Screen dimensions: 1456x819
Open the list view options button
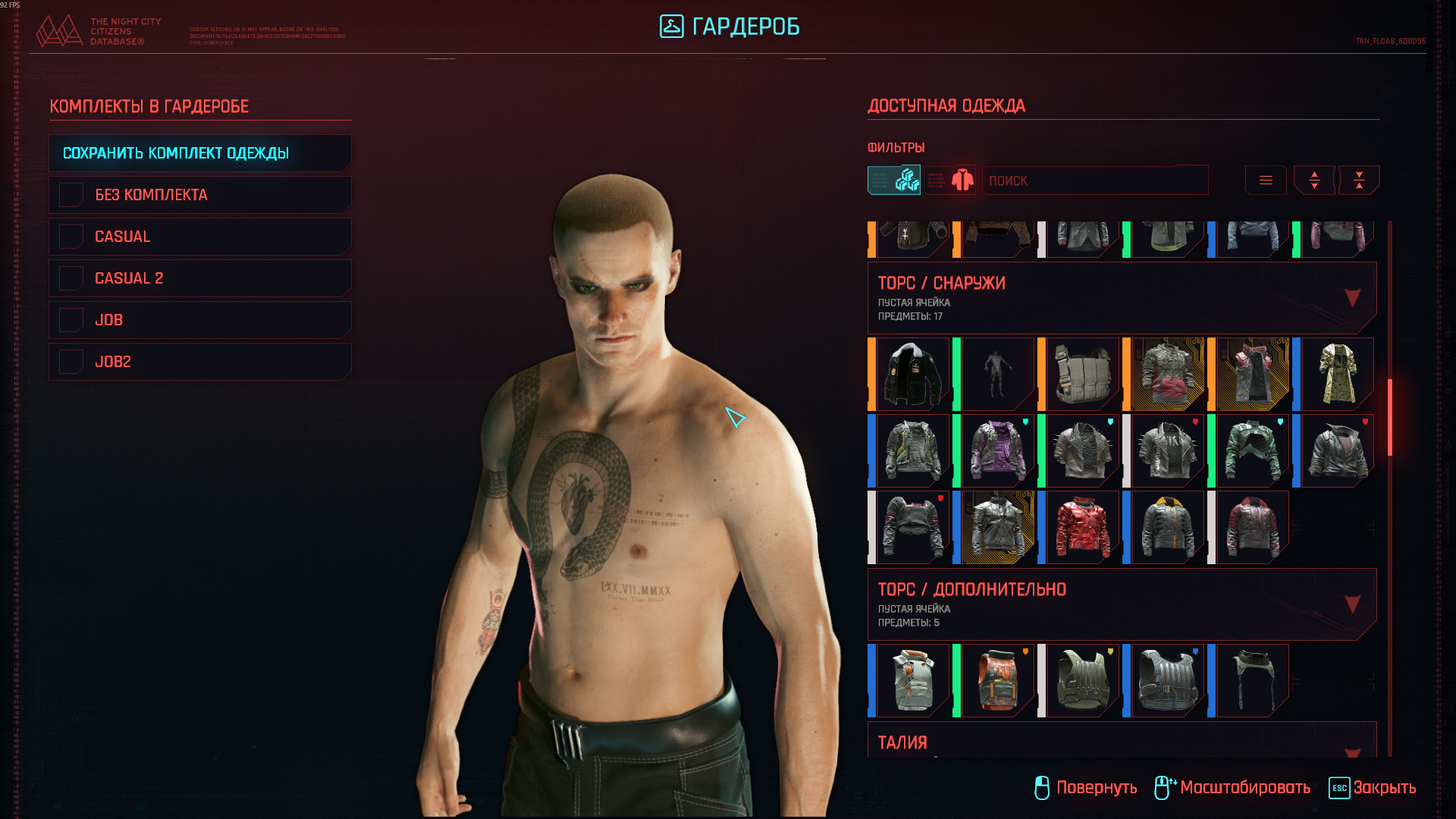[1266, 180]
